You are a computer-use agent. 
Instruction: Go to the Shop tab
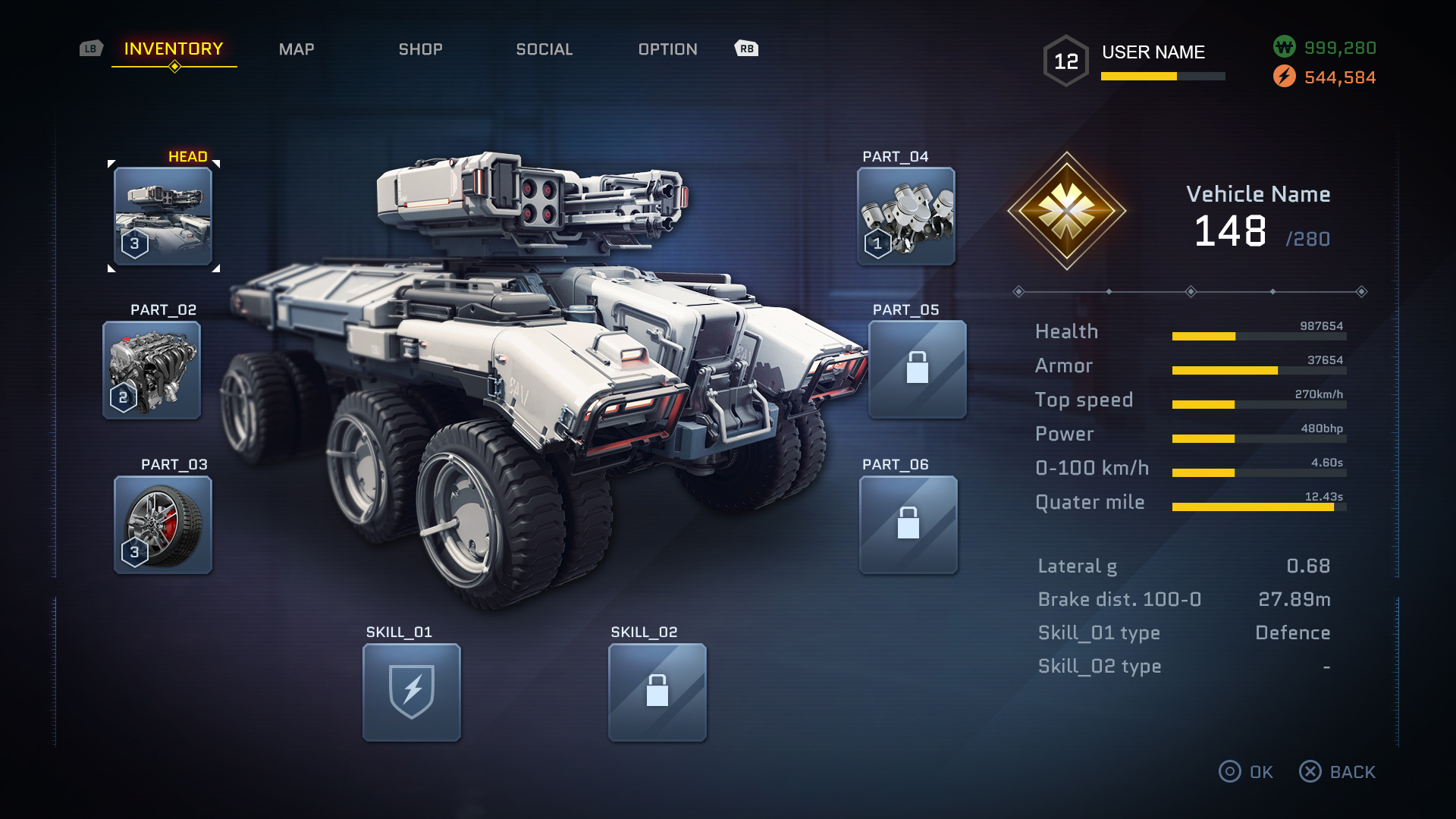click(421, 49)
